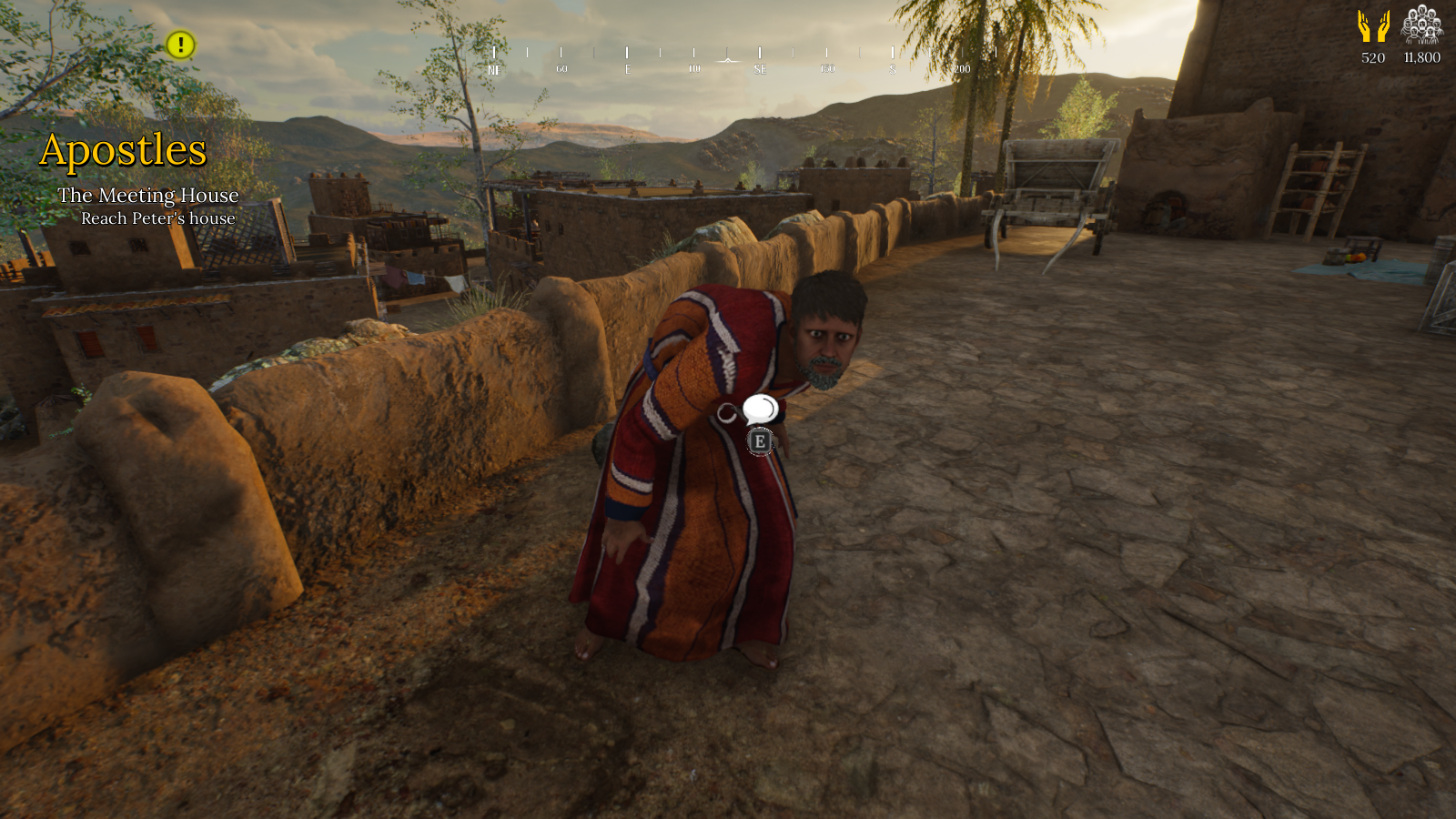Viewport: 1456px width, 819px height.
Task: Click the yellow exclamation alert icon
Action: pyautogui.click(x=180, y=45)
